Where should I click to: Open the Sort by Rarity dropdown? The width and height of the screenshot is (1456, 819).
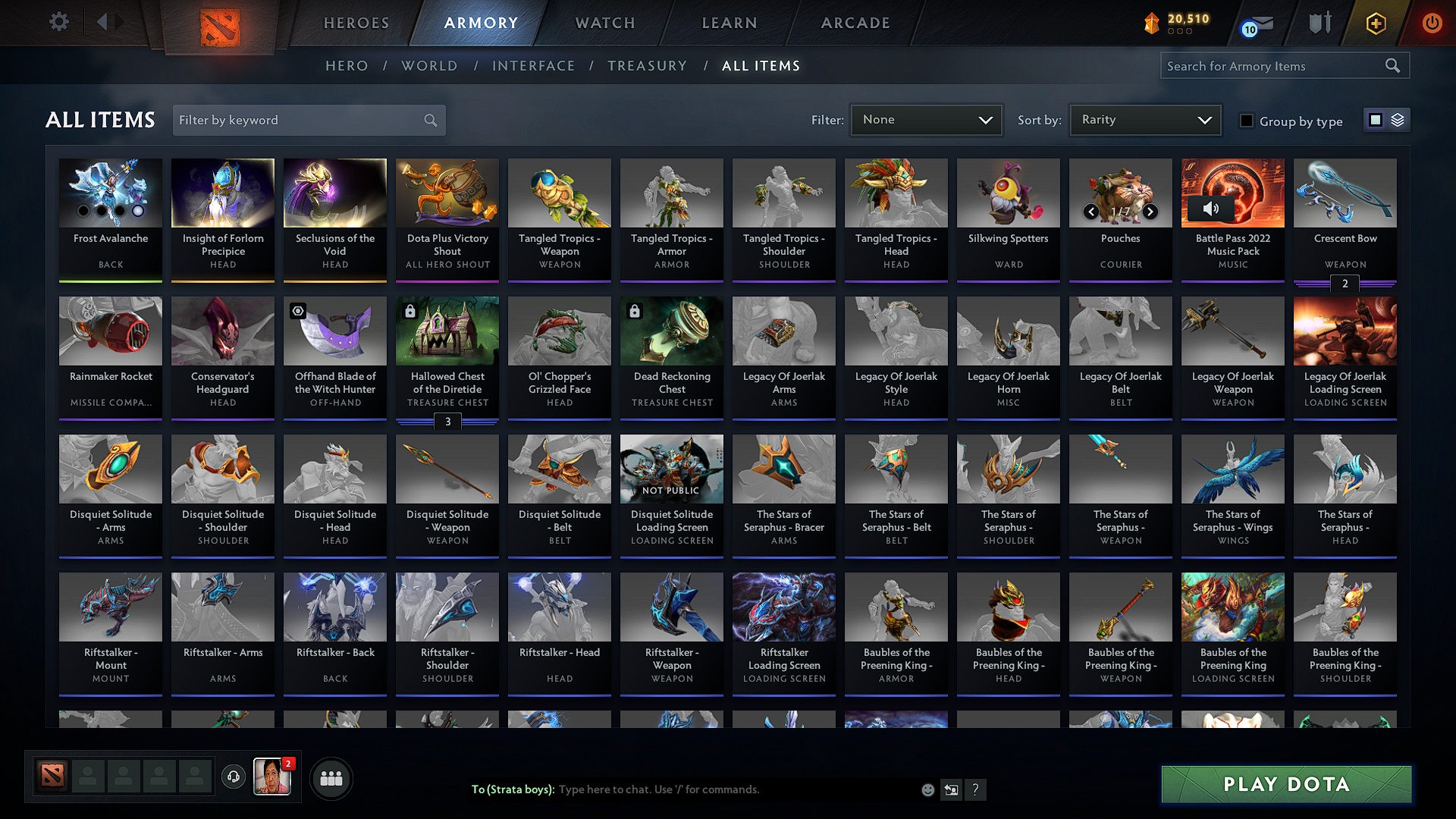point(1144,119)
